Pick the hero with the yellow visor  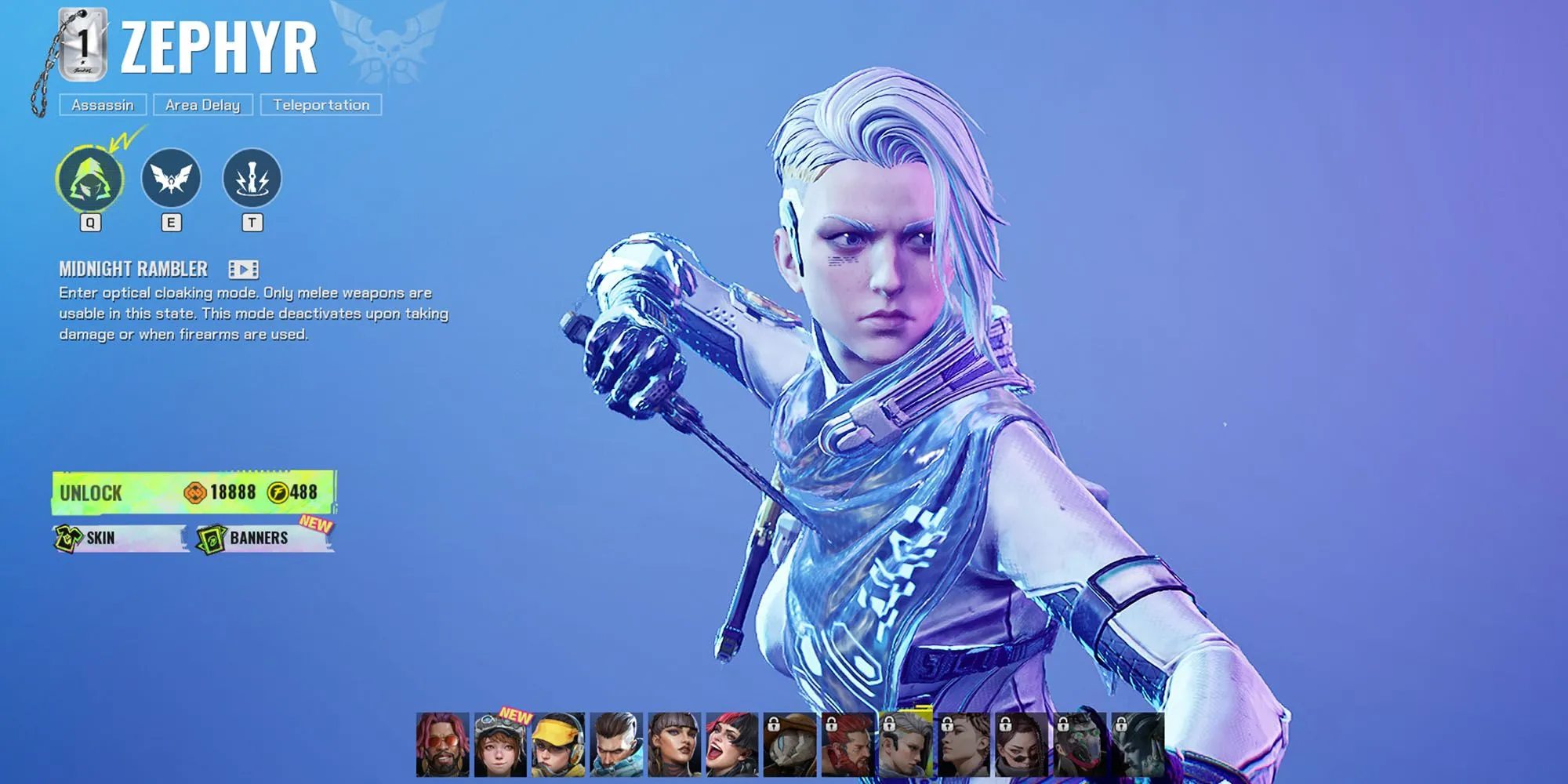558,744
